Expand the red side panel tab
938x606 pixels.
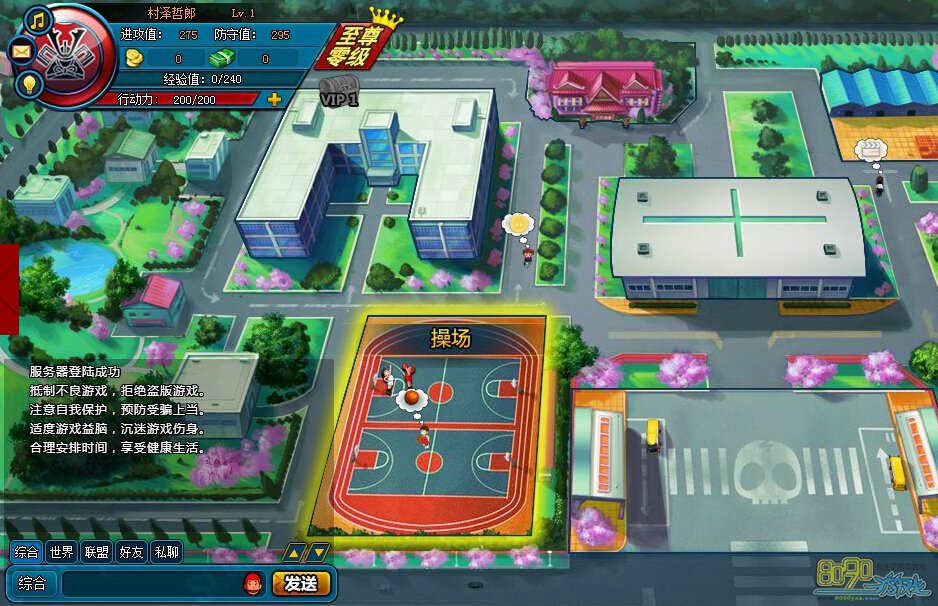pyautogui.click(x=9, y=288)
